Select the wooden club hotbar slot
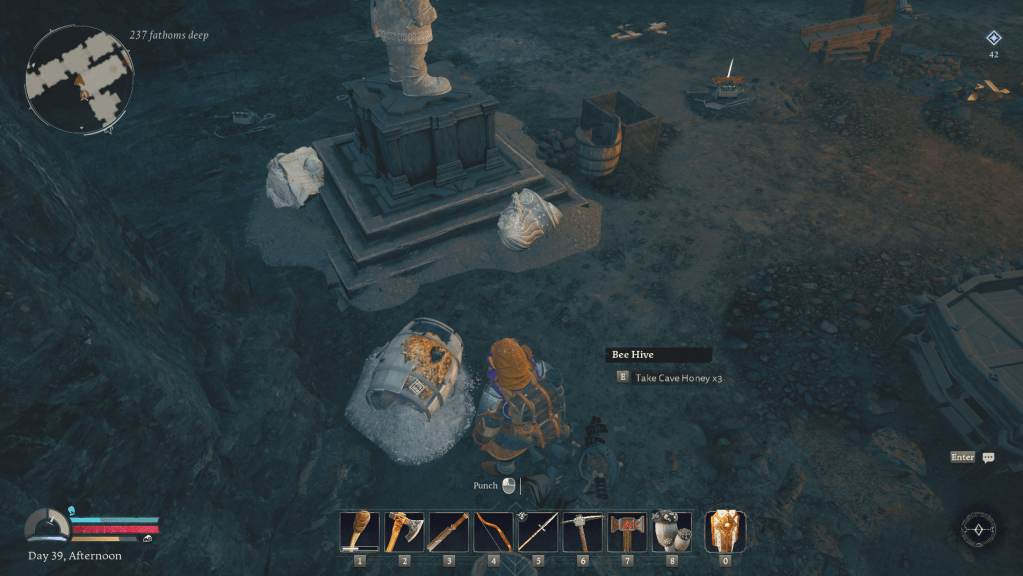 359,531
